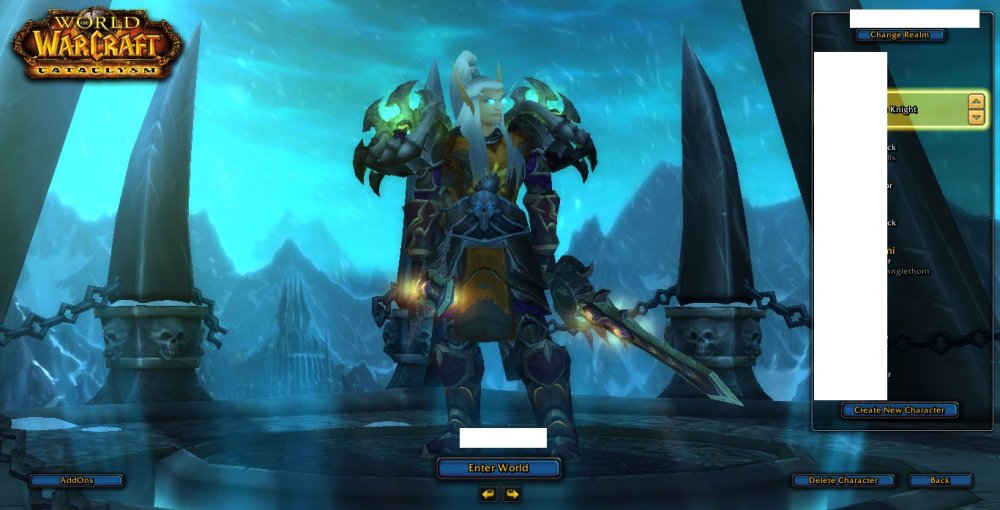Go back from character selection
Screen dimensions: 1000x510
click(940, 481)
